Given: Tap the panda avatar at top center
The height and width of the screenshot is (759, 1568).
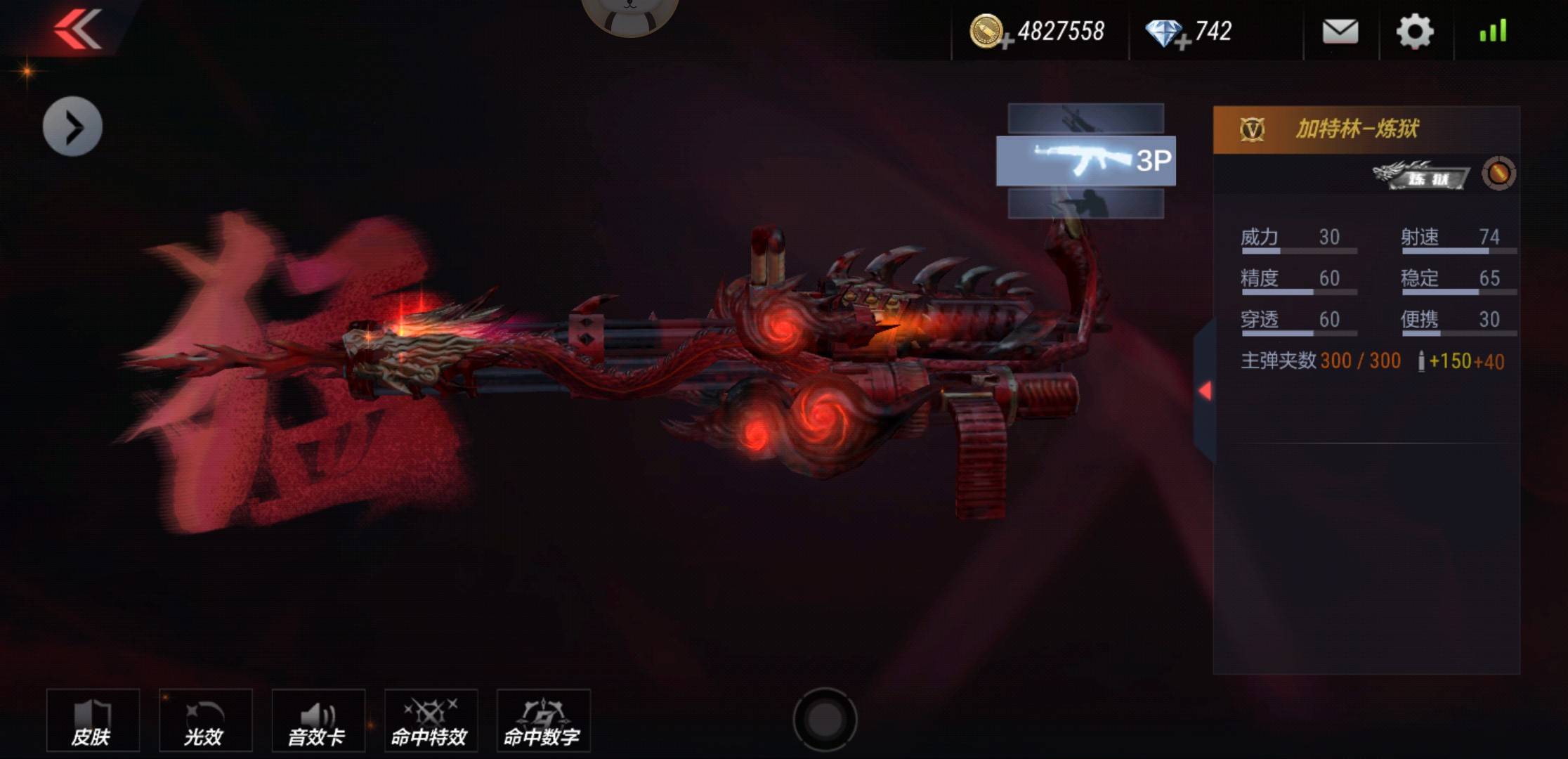Looking at the screenshot, I should (x=629, y=13).
